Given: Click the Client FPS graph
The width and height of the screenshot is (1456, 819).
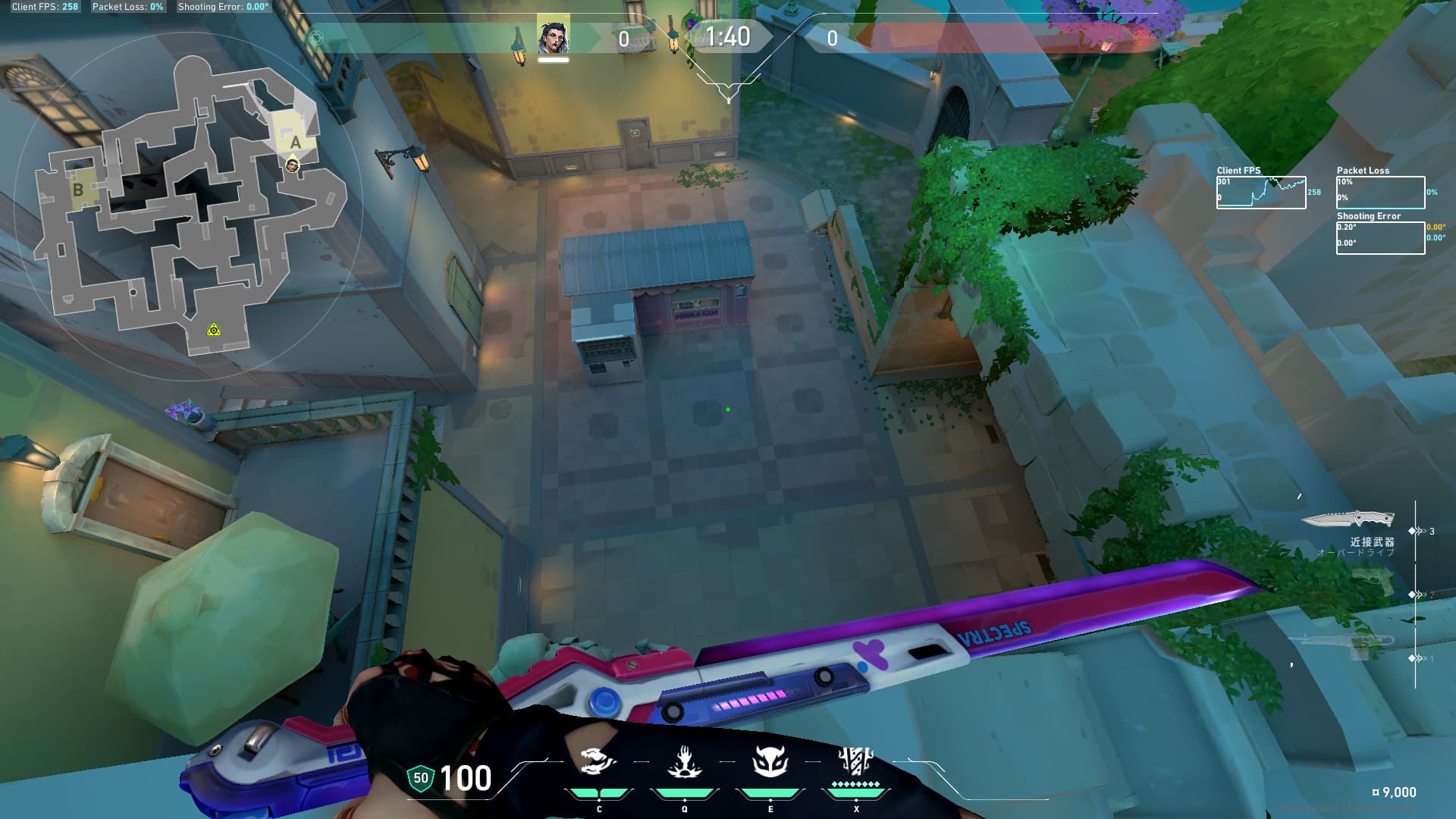Looking at the screenshot, I should [x=1261, y=193].
